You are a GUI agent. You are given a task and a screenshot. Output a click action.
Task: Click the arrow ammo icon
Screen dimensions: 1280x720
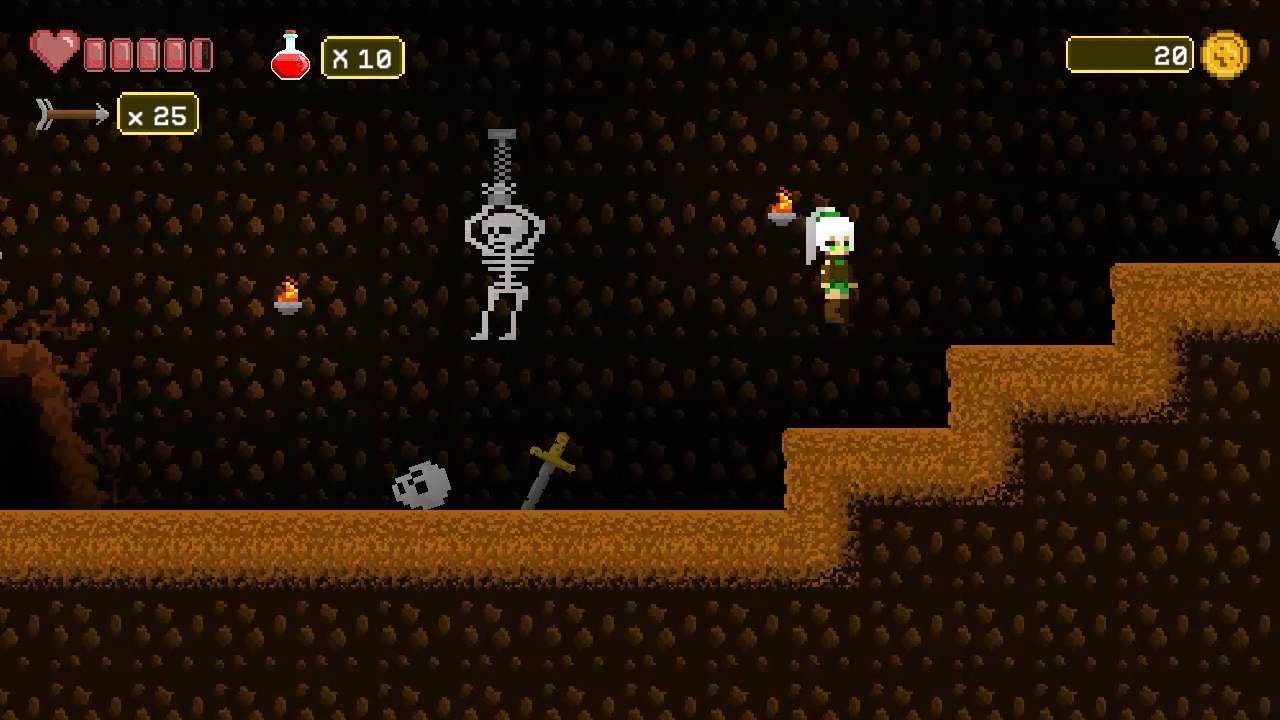pos(70,114)
